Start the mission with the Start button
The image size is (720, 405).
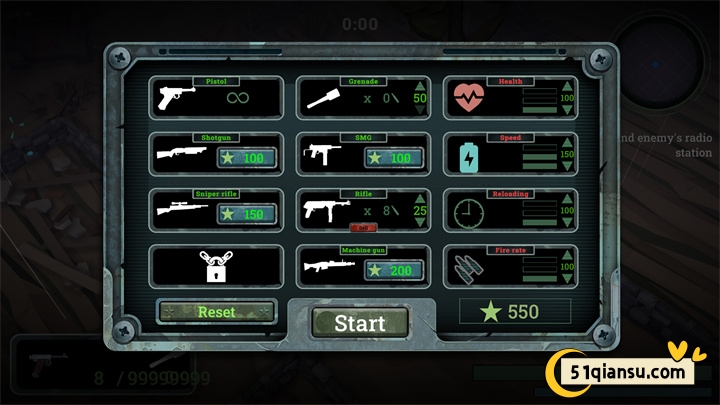[x=359, y=323]
